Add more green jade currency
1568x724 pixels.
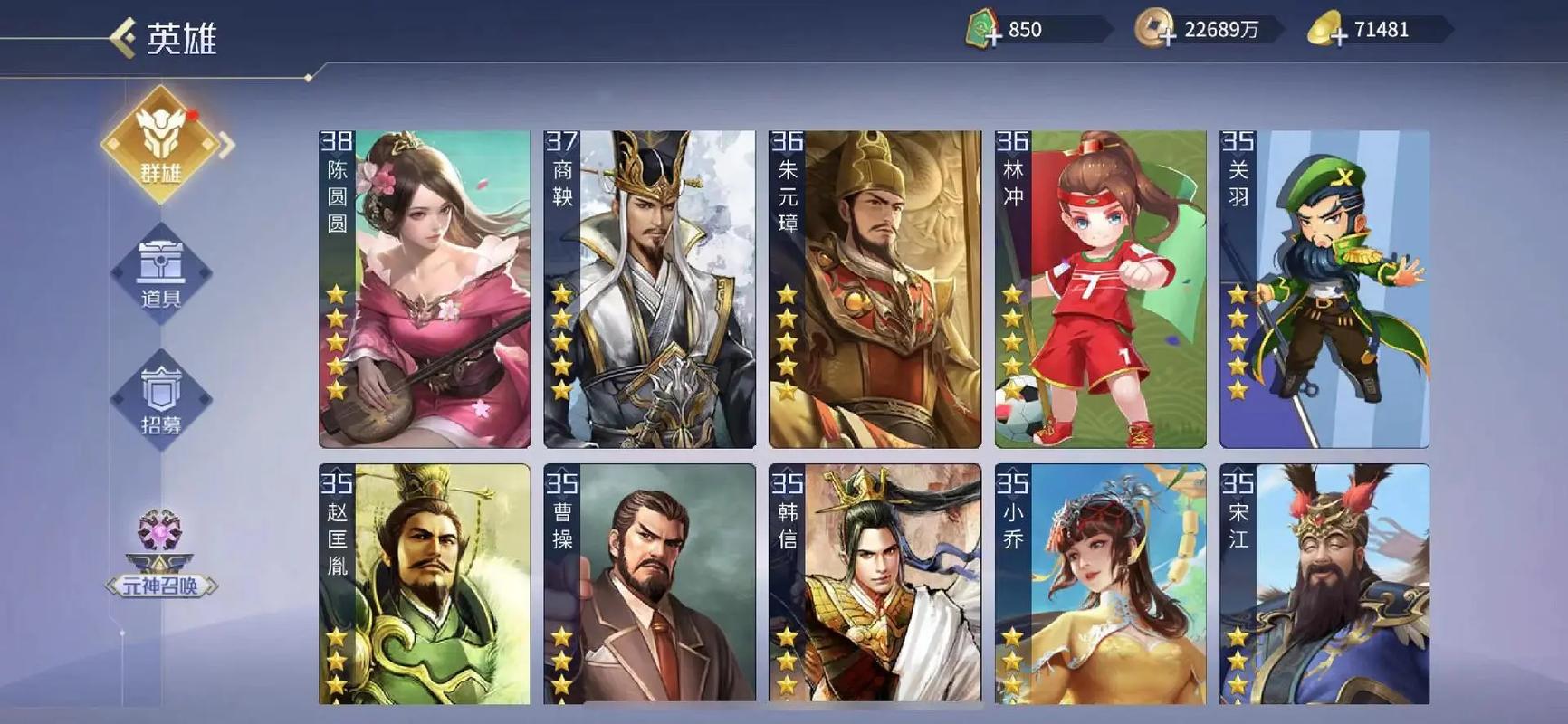[x=992, y=33]
